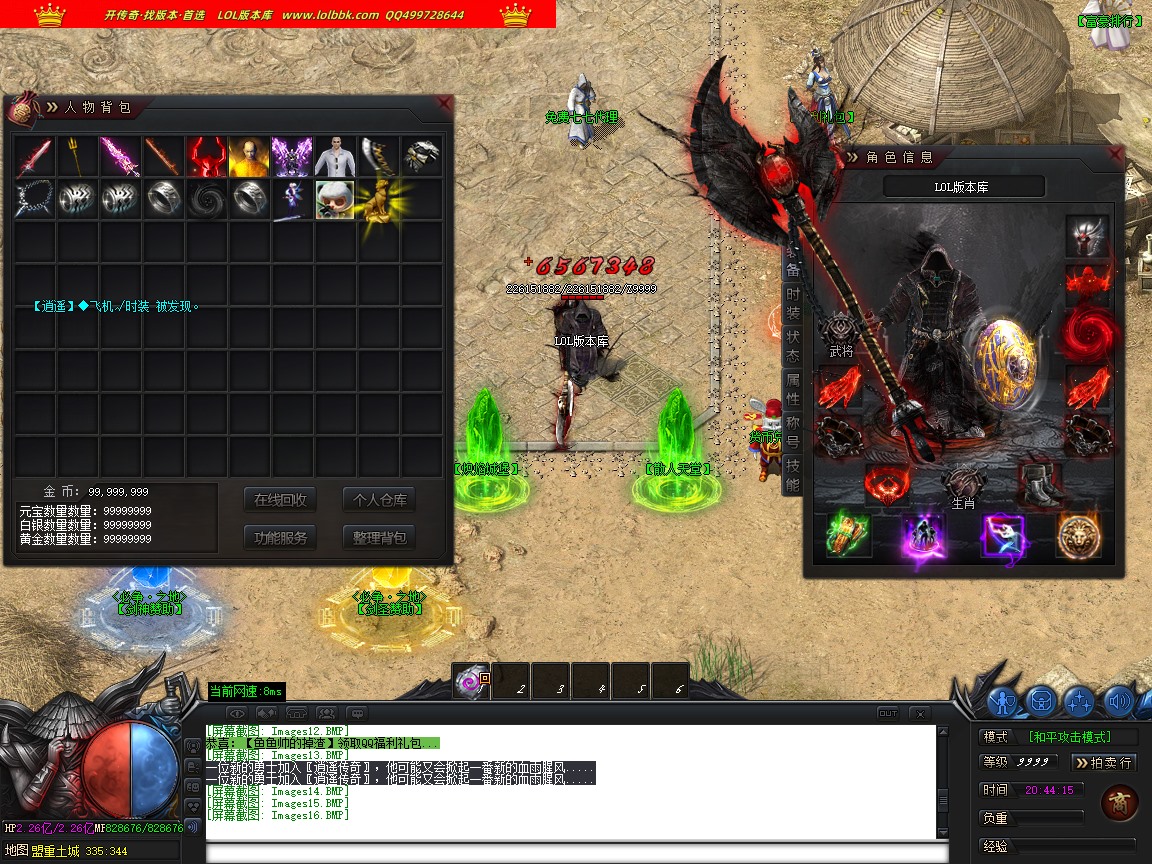This screenshot has width=1152, height=864.
Task: Select the silver helmet equipment slot
Action: [1087, 237]
